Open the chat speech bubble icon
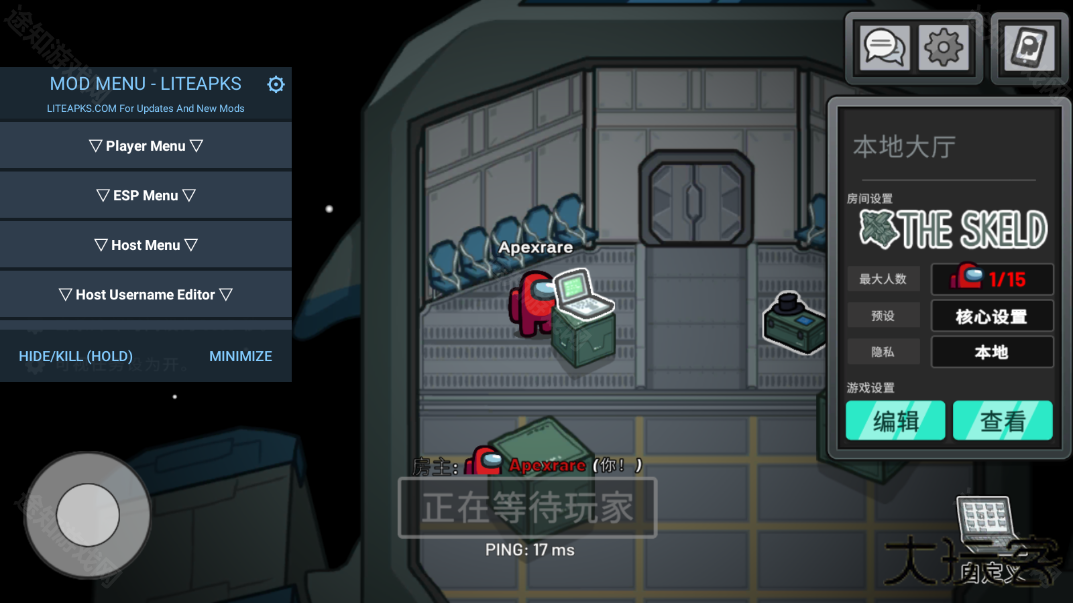Viewport: 1073px width, 603px height. click(885, 47)
